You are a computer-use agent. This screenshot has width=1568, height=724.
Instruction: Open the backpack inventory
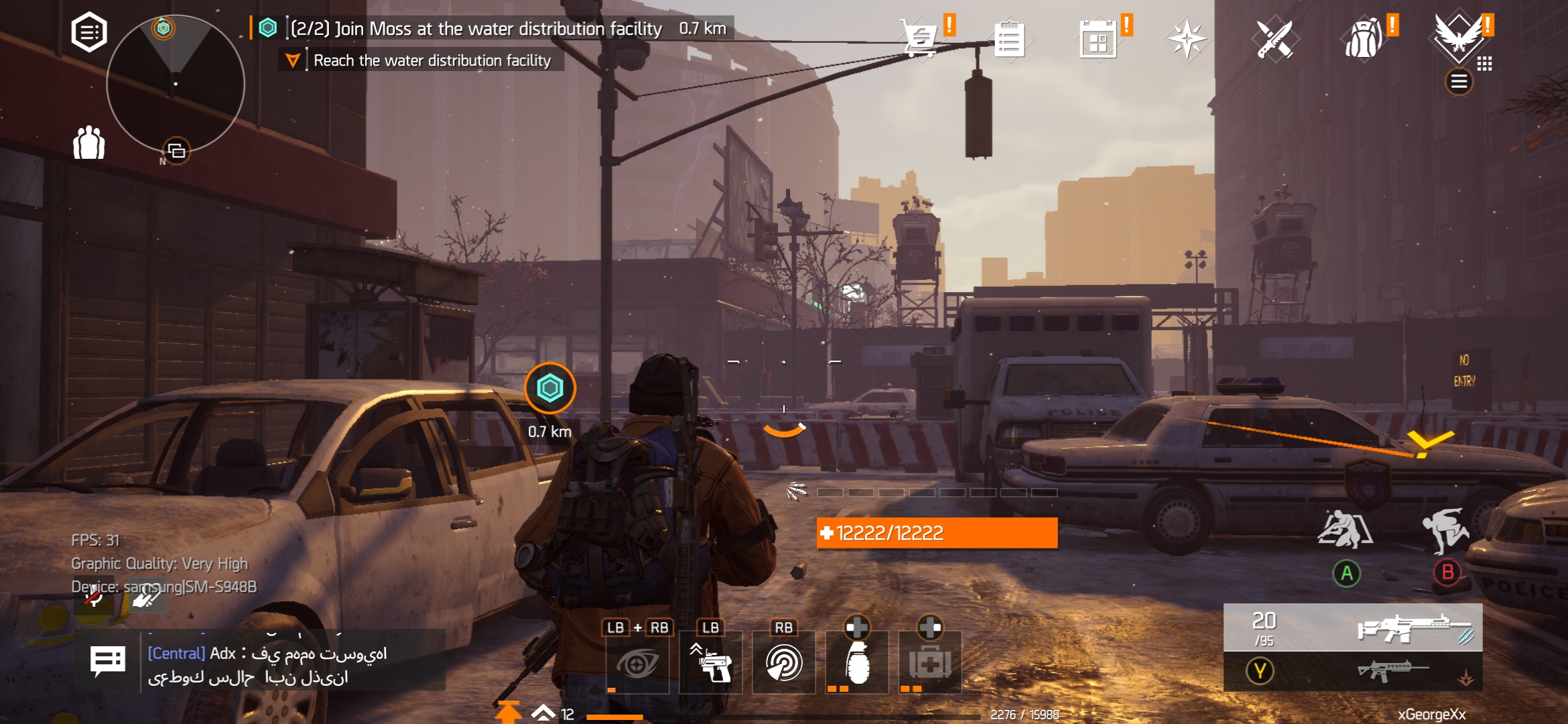click(x=1364, y=39)
